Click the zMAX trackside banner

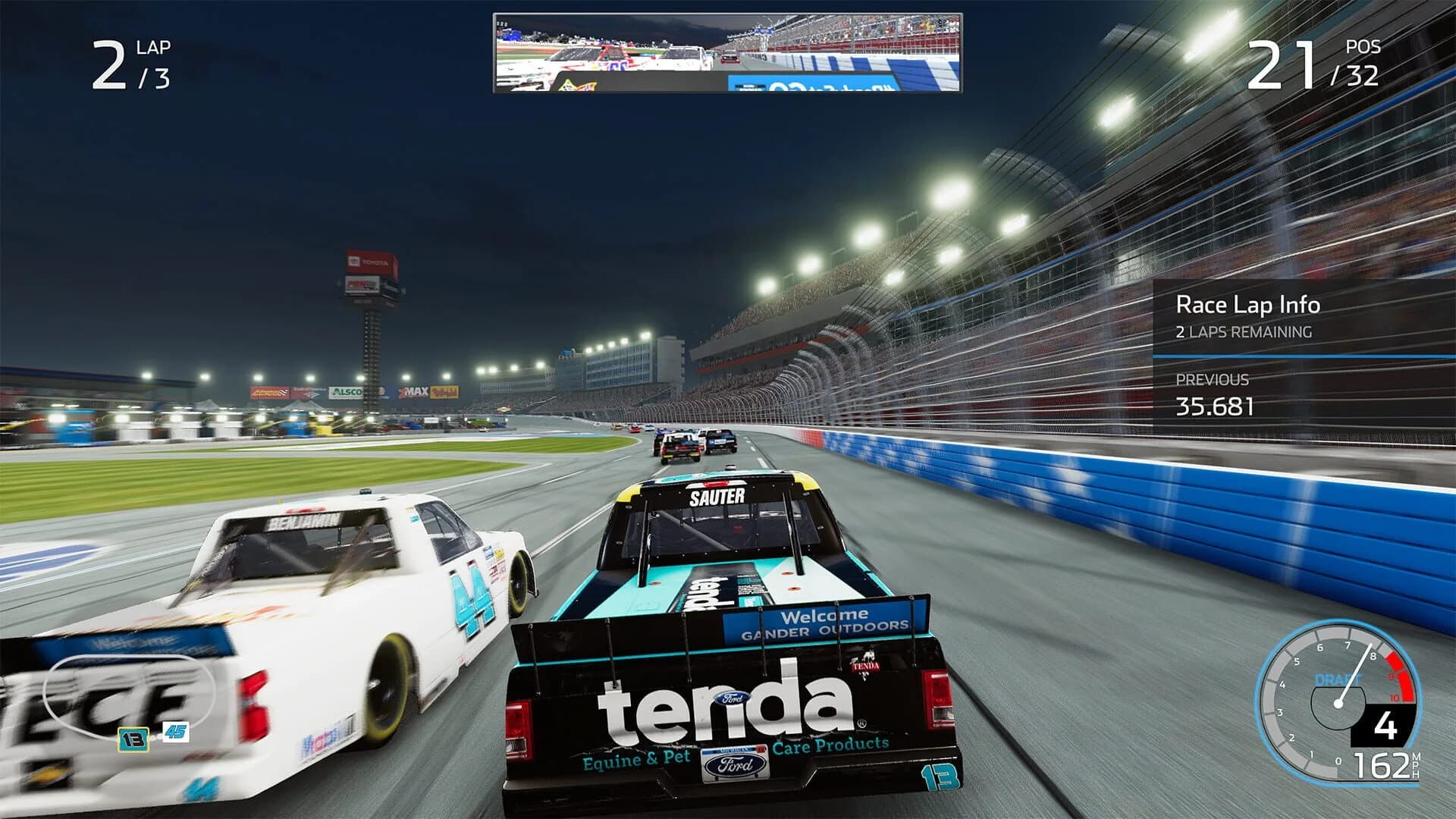pyautogui.click(x=415, y=390)
